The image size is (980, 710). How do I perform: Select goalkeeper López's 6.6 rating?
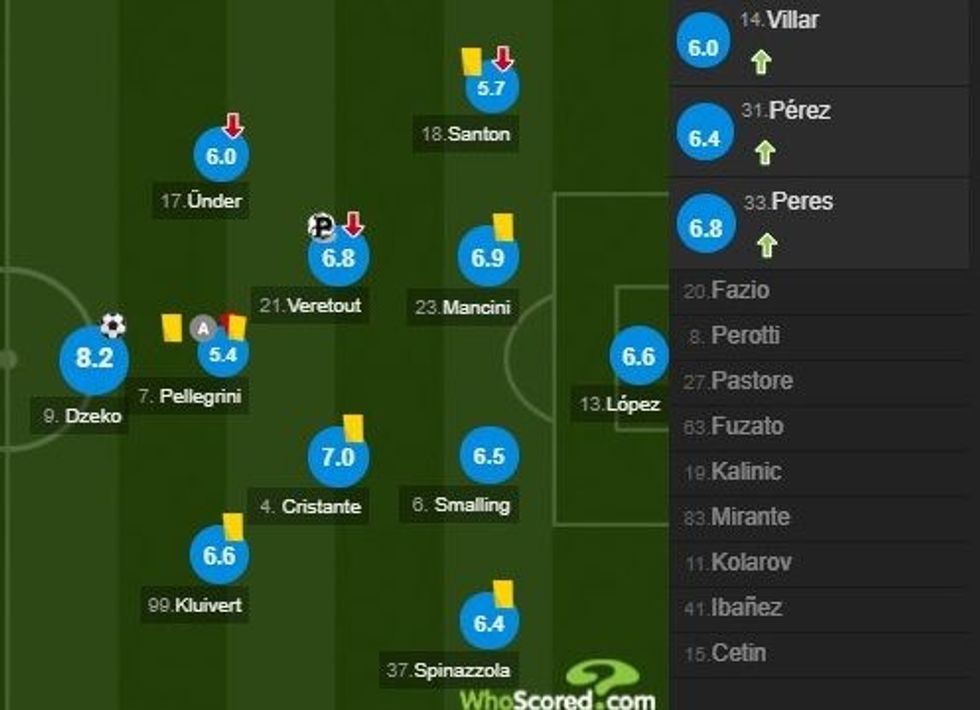click(638, 357)
